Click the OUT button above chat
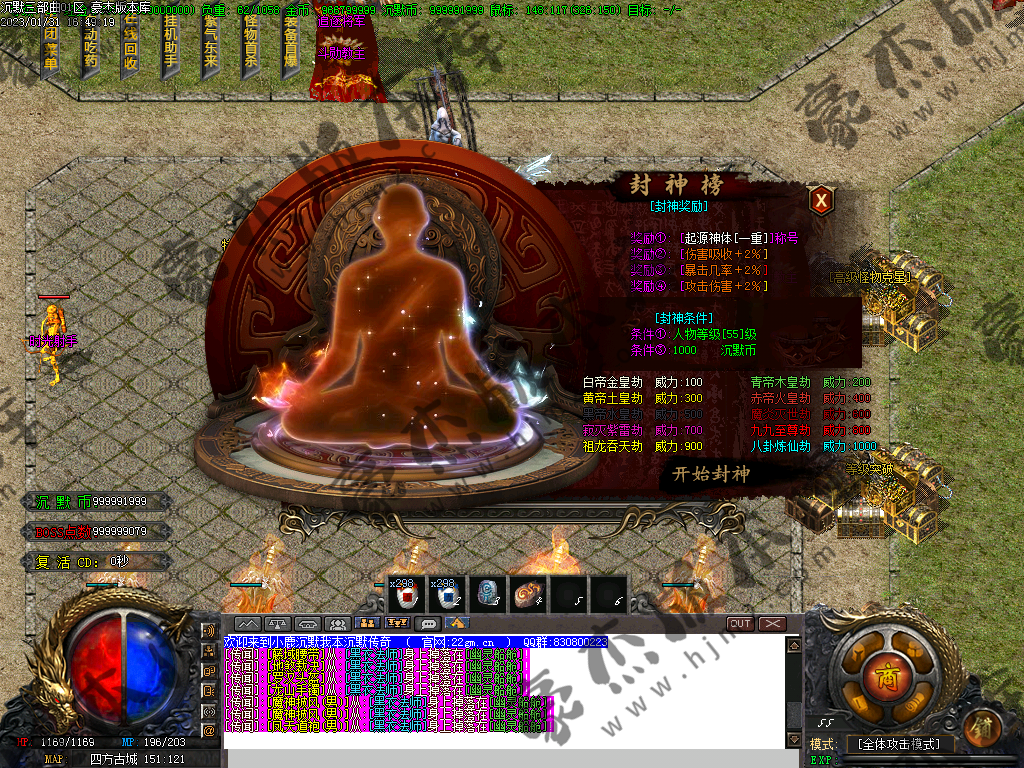1024x768 pixels. [740, 624]
